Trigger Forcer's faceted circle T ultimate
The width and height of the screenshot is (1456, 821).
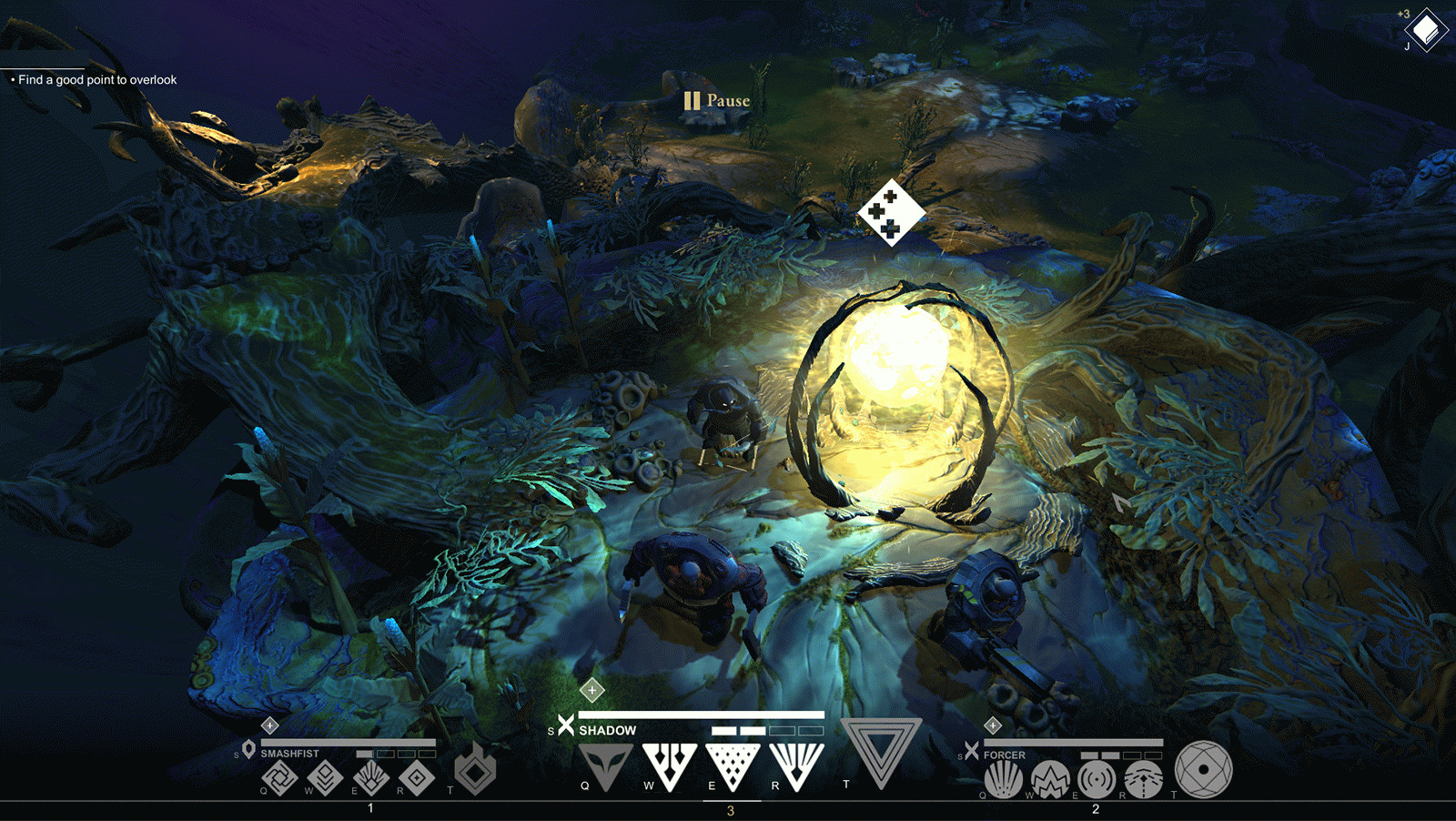point(1203,769)
